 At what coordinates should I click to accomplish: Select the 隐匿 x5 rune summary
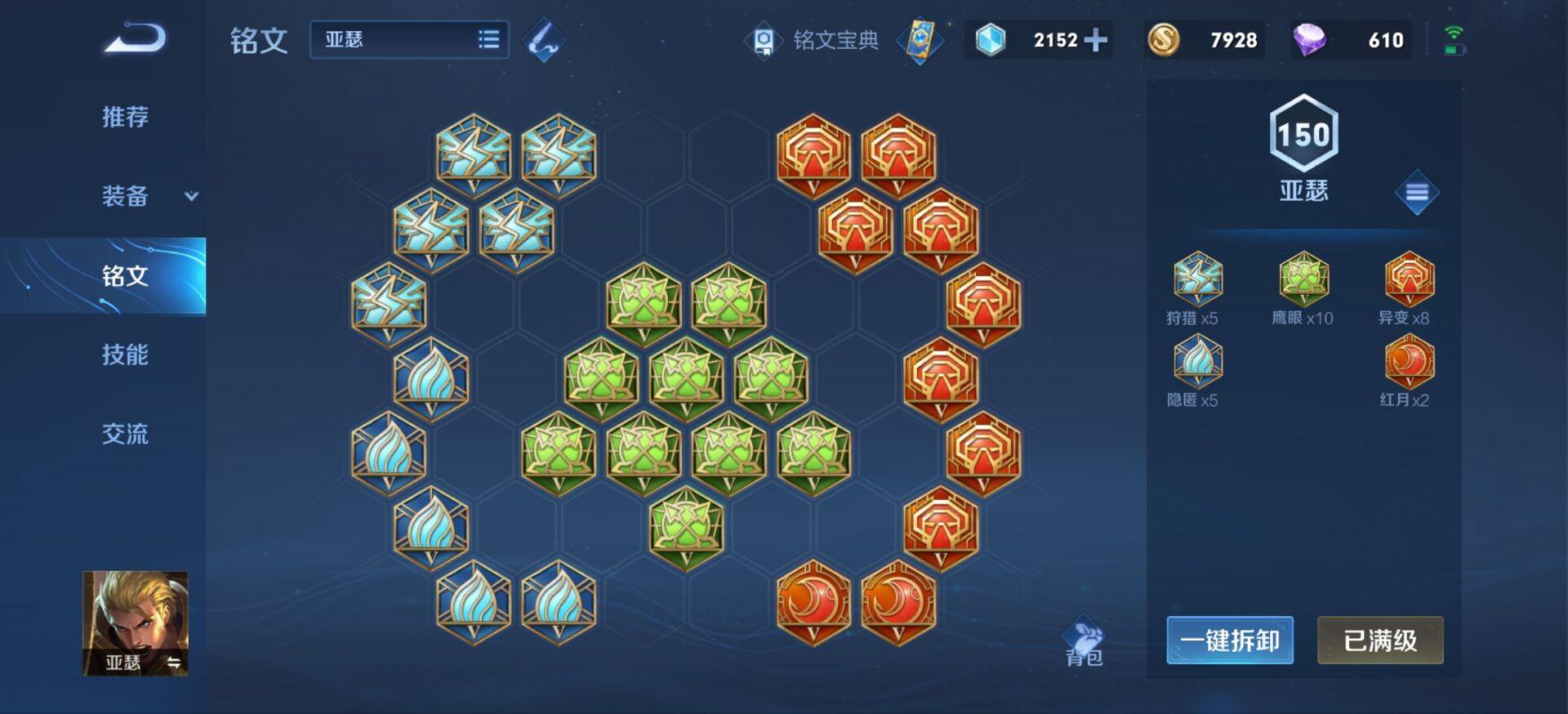1197,371
